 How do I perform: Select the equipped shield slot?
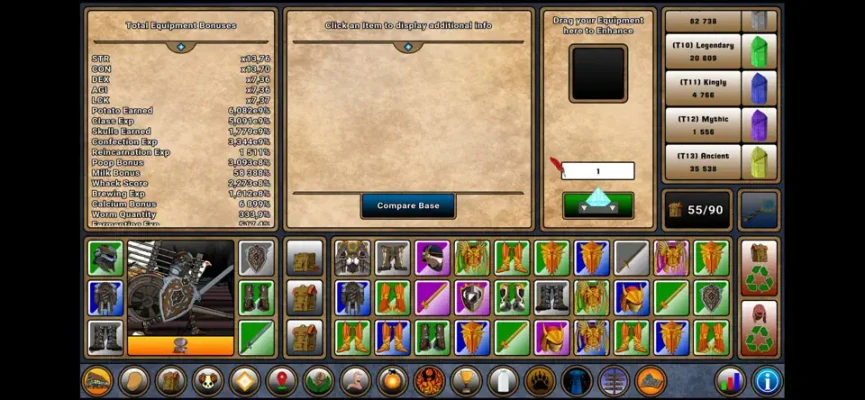(256, 257)
